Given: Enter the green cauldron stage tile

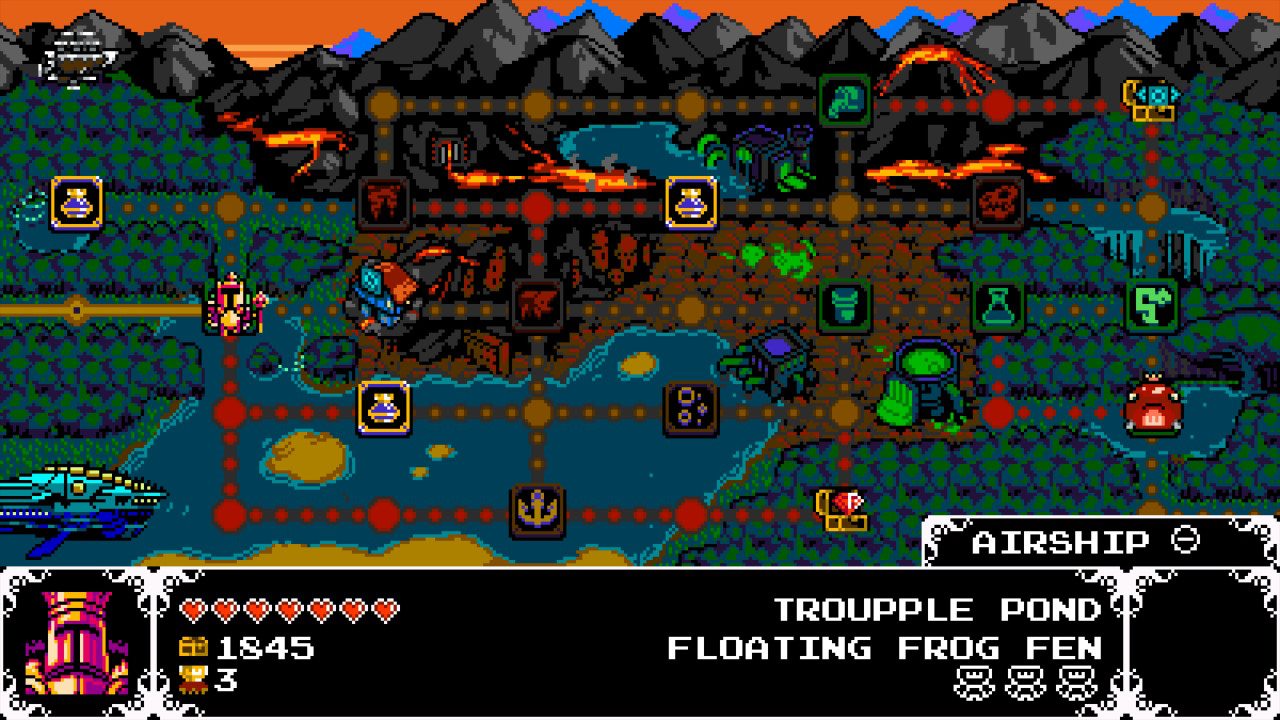Looking at the screenshot, I should coord(845,305).
